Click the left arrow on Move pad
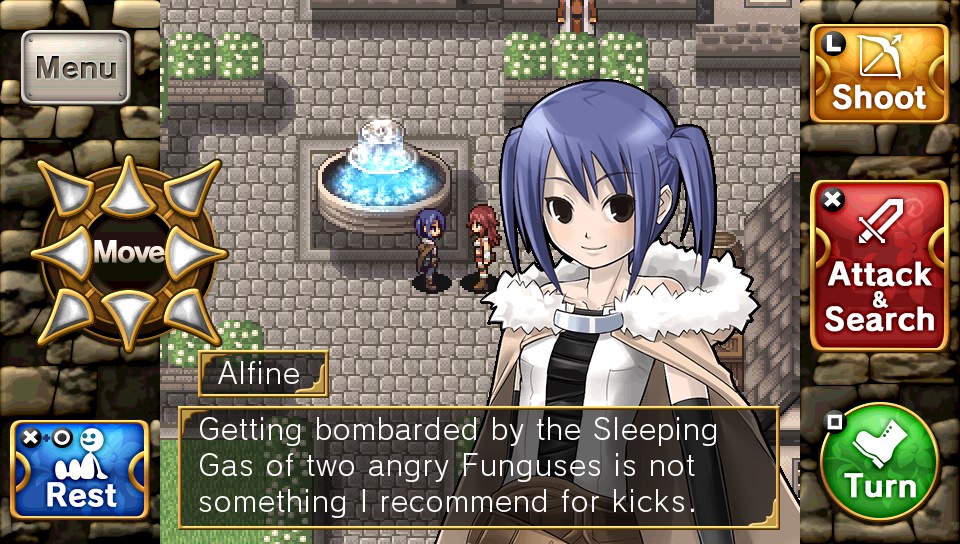This screenshot has width=960, height=544. point(65,252)
